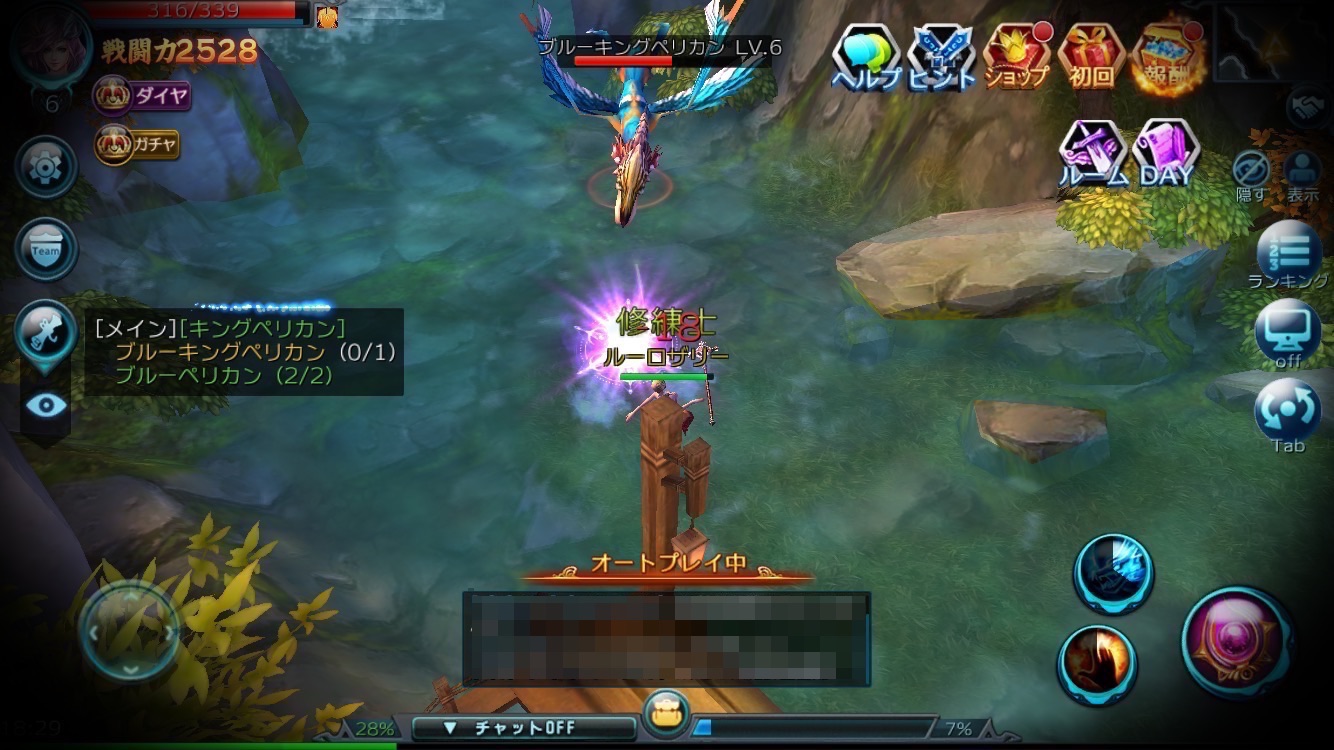Tap the 表示 display button
This screenshot has width=1334, height=750.
click(1302, 174)
